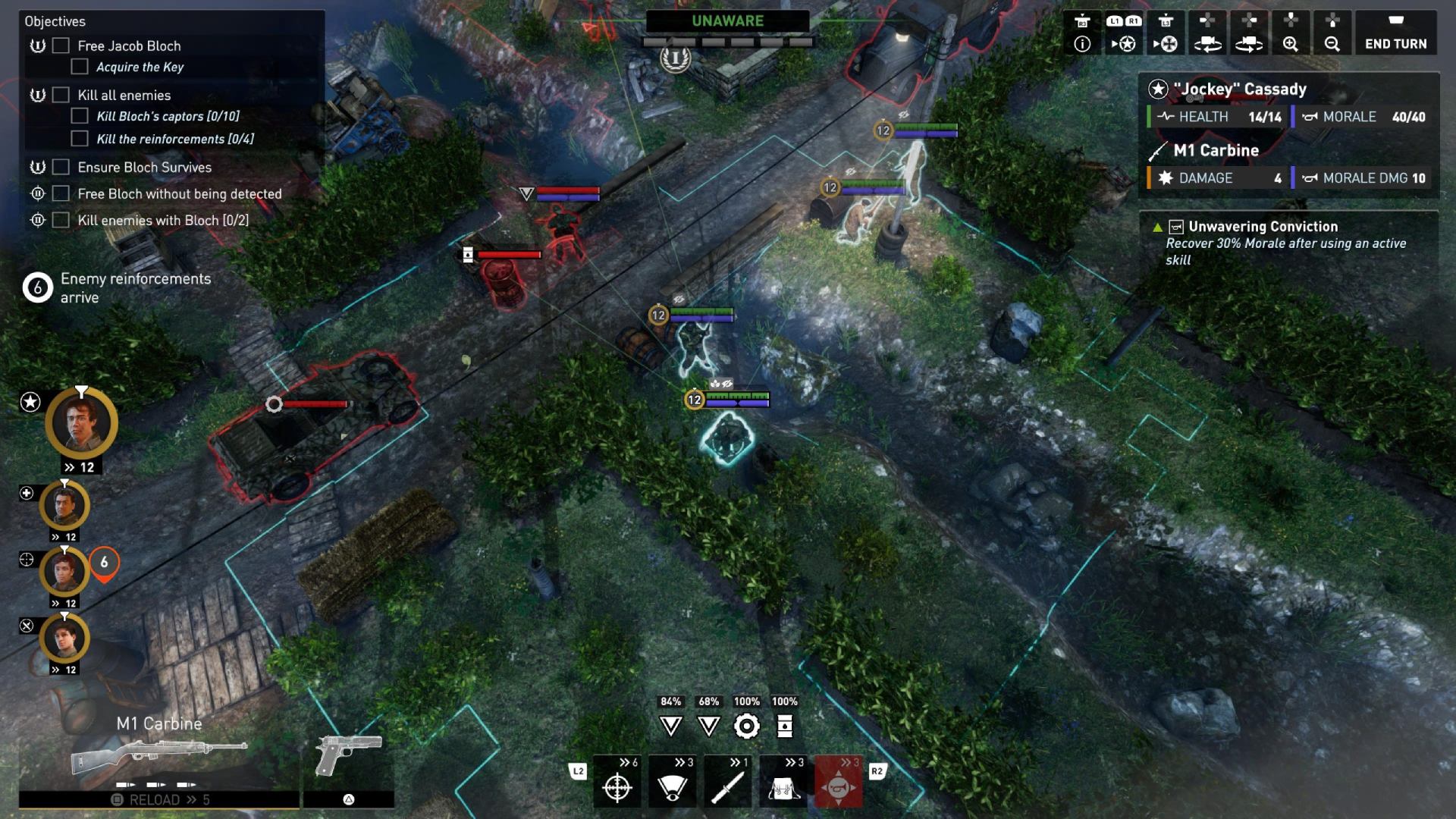Viewport: 1456px width, 819px height.
Task: Cycle to the next enemy target
Action: (x=1166, y=35)
